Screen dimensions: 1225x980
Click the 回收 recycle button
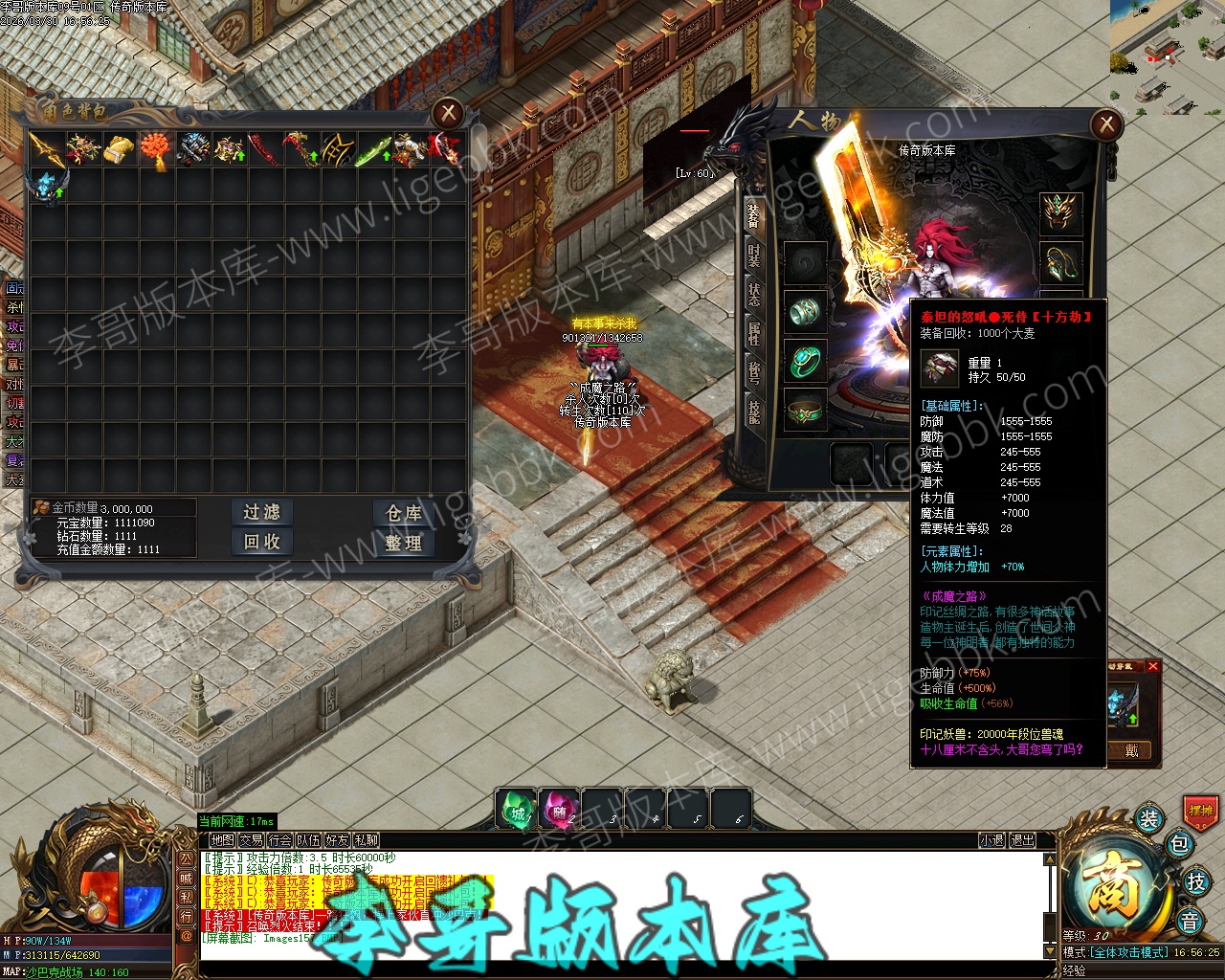point(261,543)
